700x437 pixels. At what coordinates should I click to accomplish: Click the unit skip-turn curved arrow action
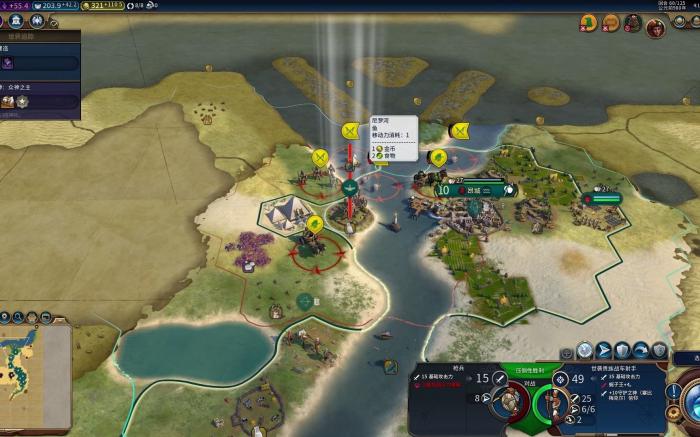pyautogui.click(x=641, y=350)
